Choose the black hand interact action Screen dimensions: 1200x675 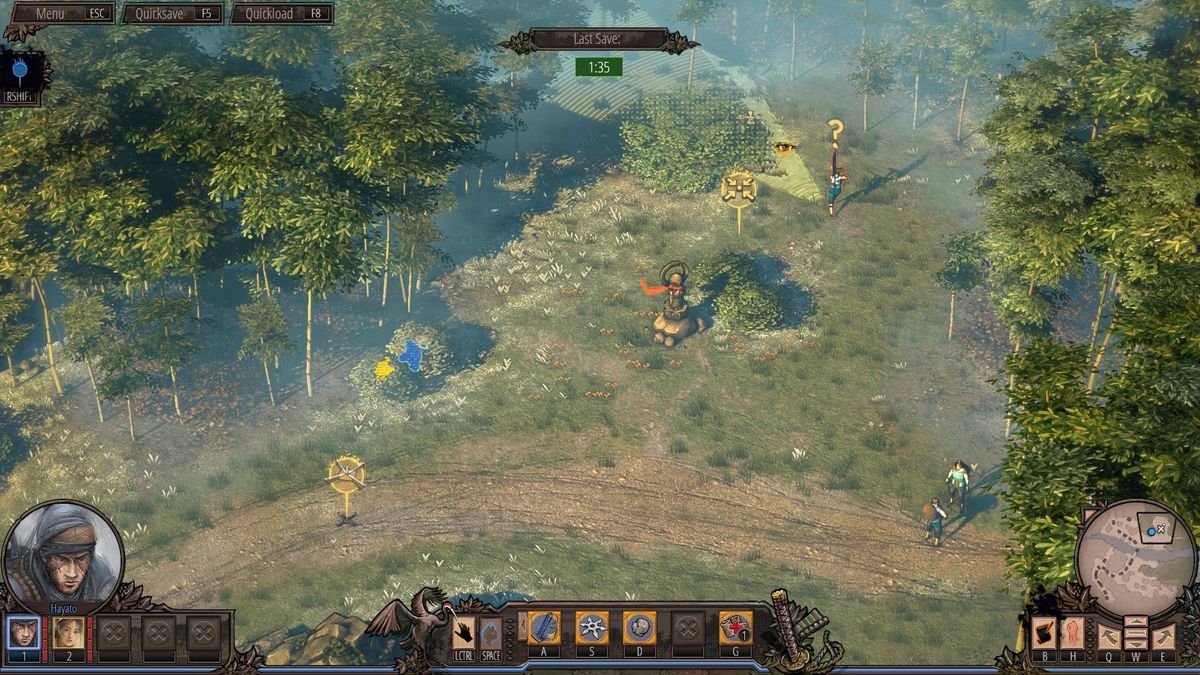pyautogui.click(x=463, y=632)
